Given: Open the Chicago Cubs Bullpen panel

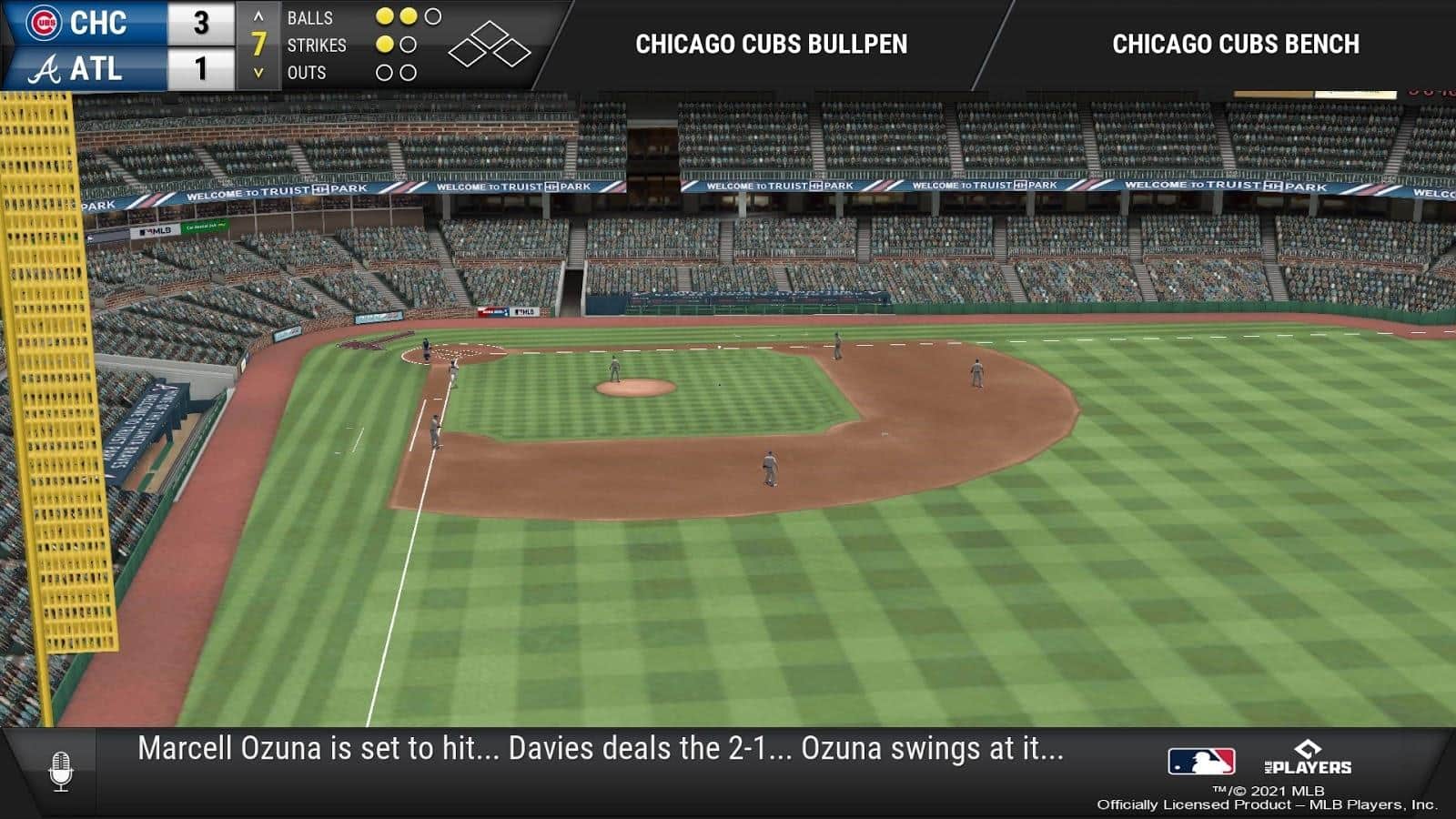Looking at the screenshot, I should coord(771,44).
